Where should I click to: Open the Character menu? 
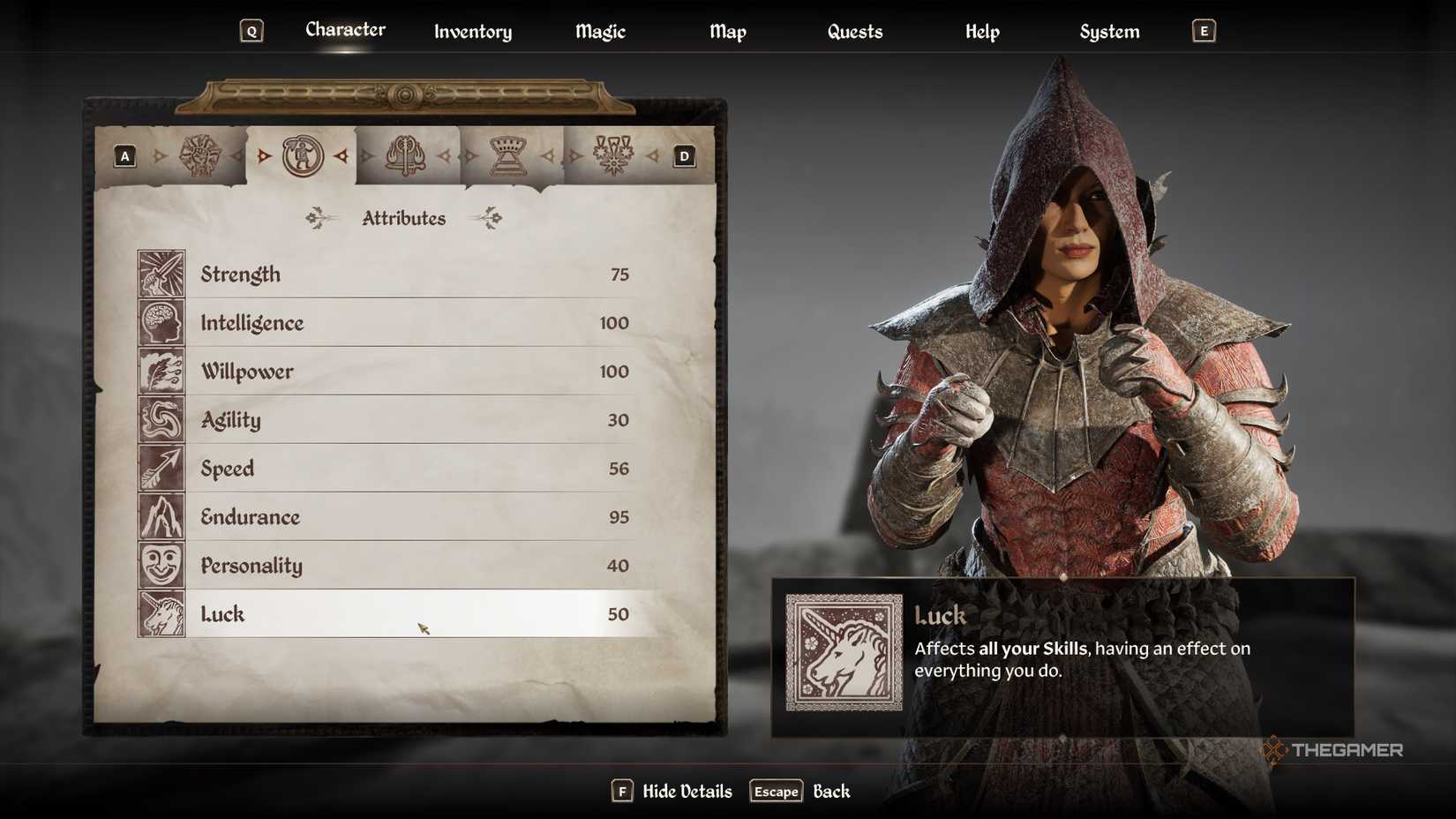coord(345,29)
